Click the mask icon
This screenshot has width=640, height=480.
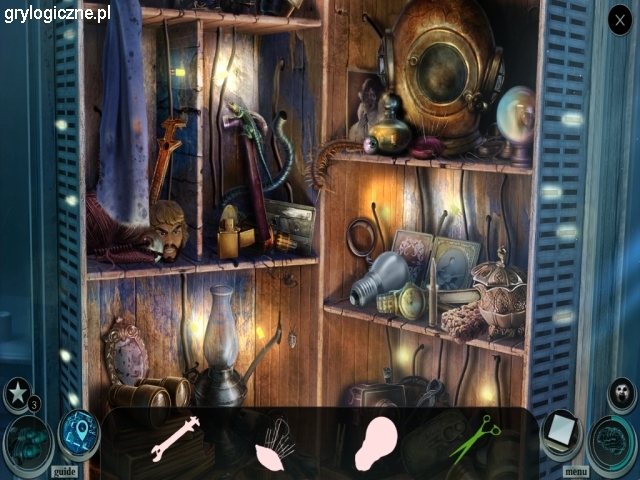[x=622, y=391]
